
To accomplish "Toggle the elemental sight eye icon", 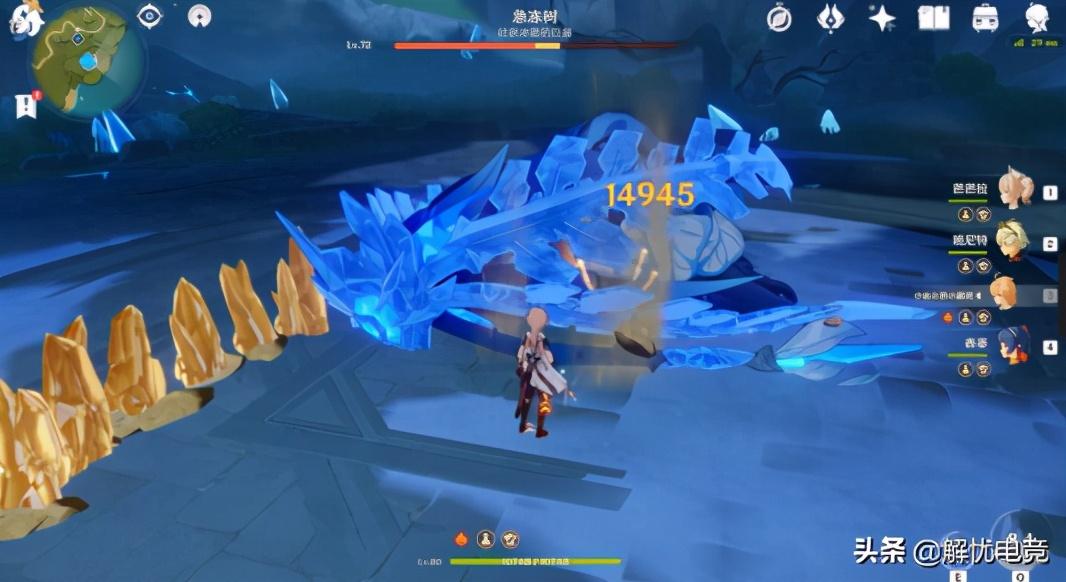I will [x=151, y=15].
